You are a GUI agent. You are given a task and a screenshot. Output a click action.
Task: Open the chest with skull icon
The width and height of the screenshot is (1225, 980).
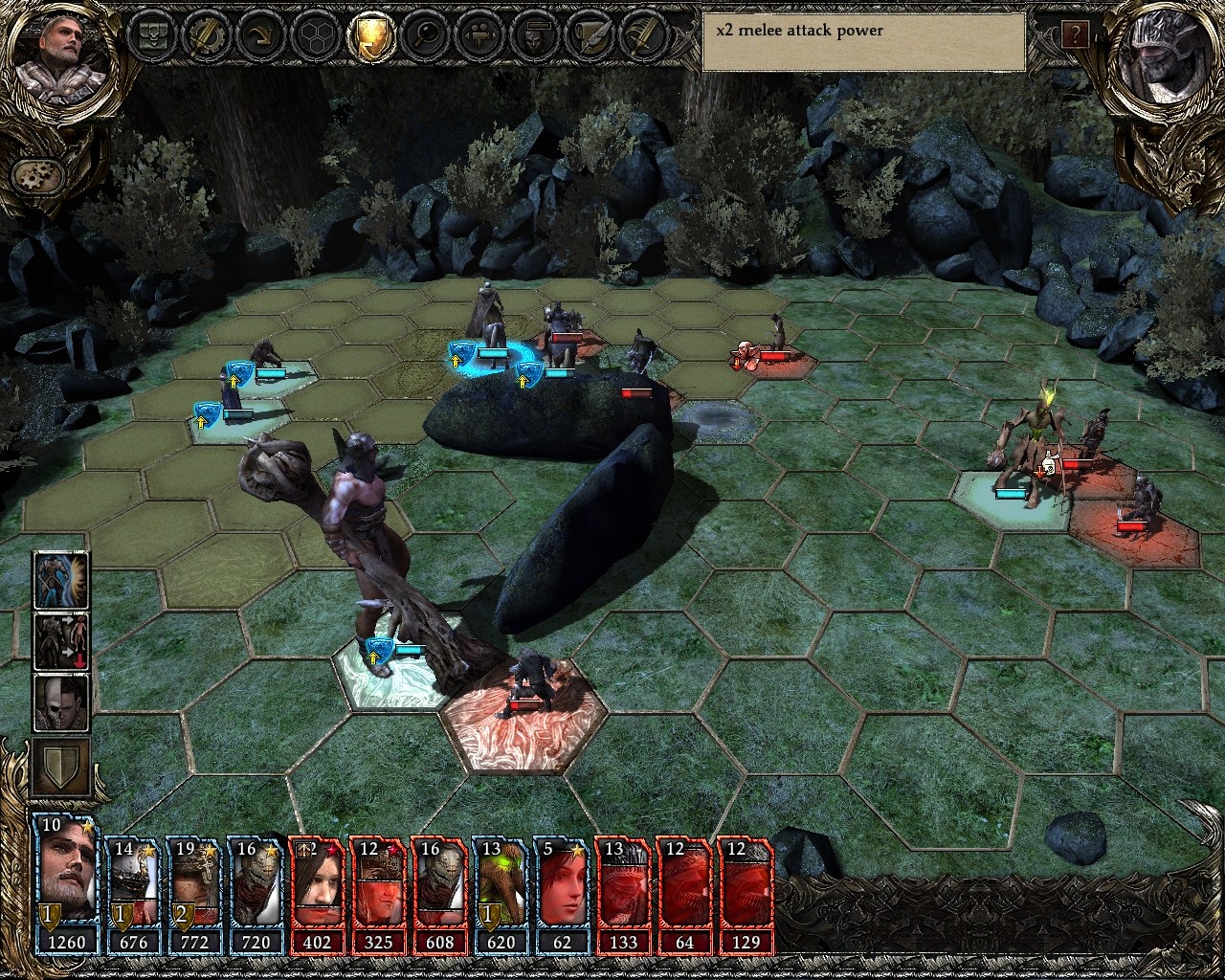pos(153,36)
